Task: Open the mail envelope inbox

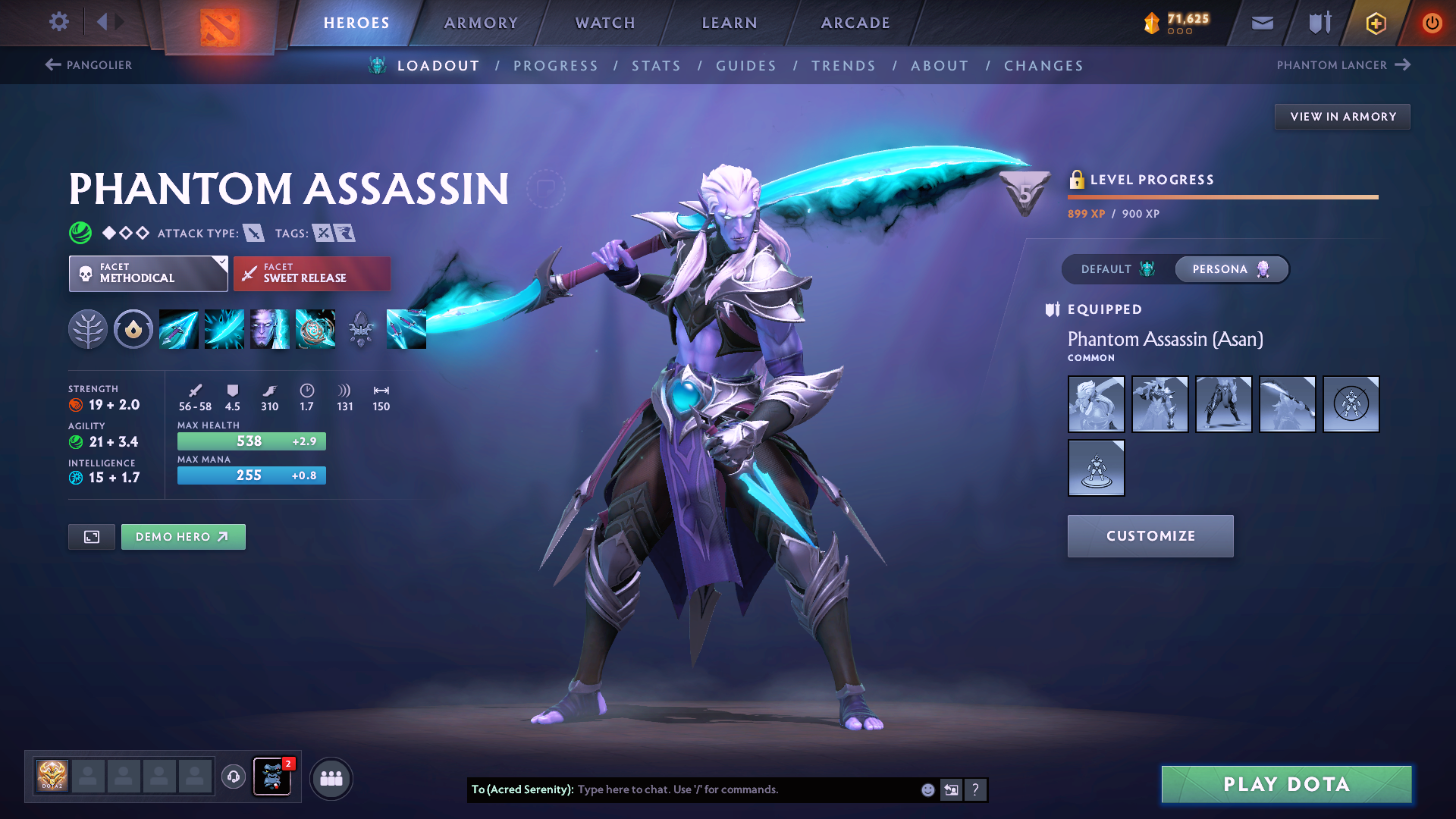Action: click(x=1262, y=23)
